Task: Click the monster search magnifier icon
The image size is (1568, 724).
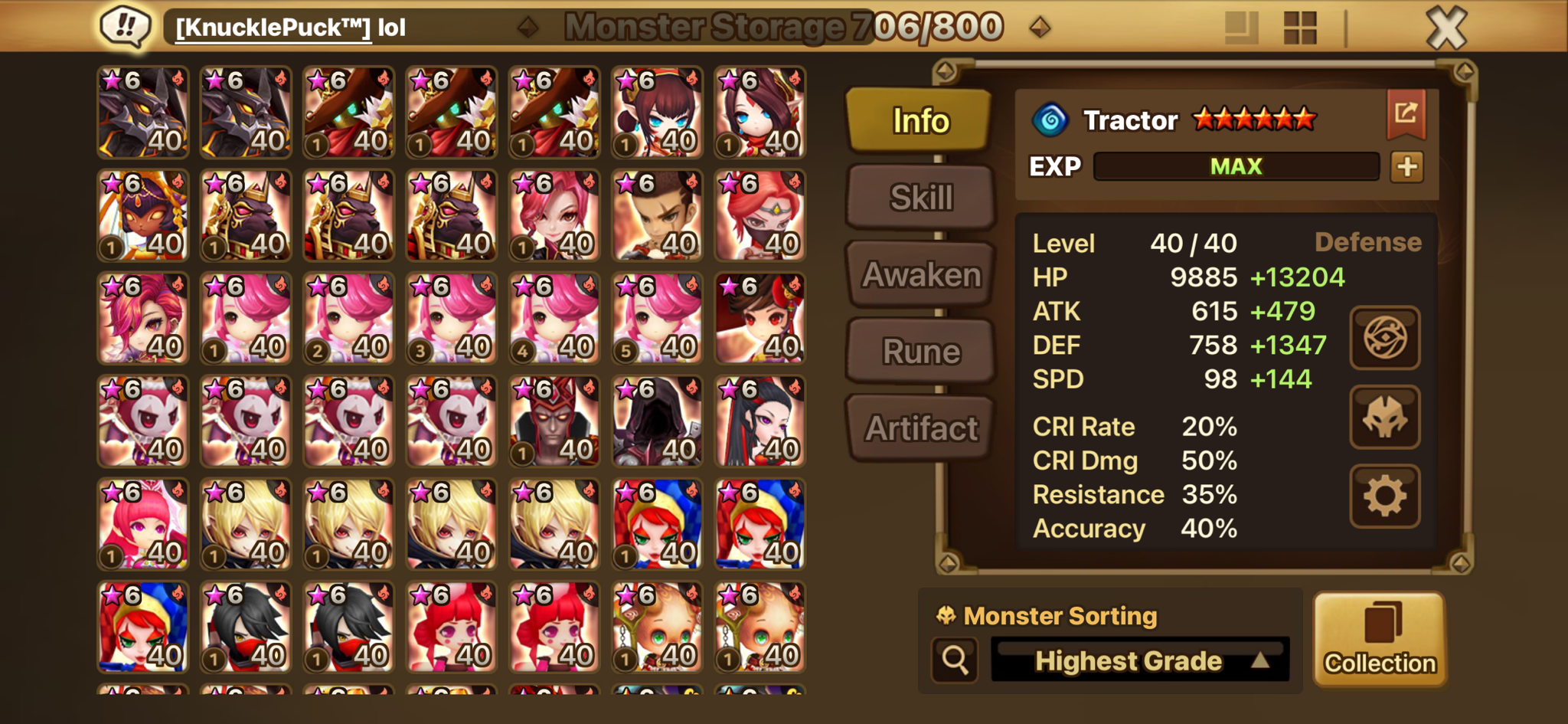Action: coord(955,660)
